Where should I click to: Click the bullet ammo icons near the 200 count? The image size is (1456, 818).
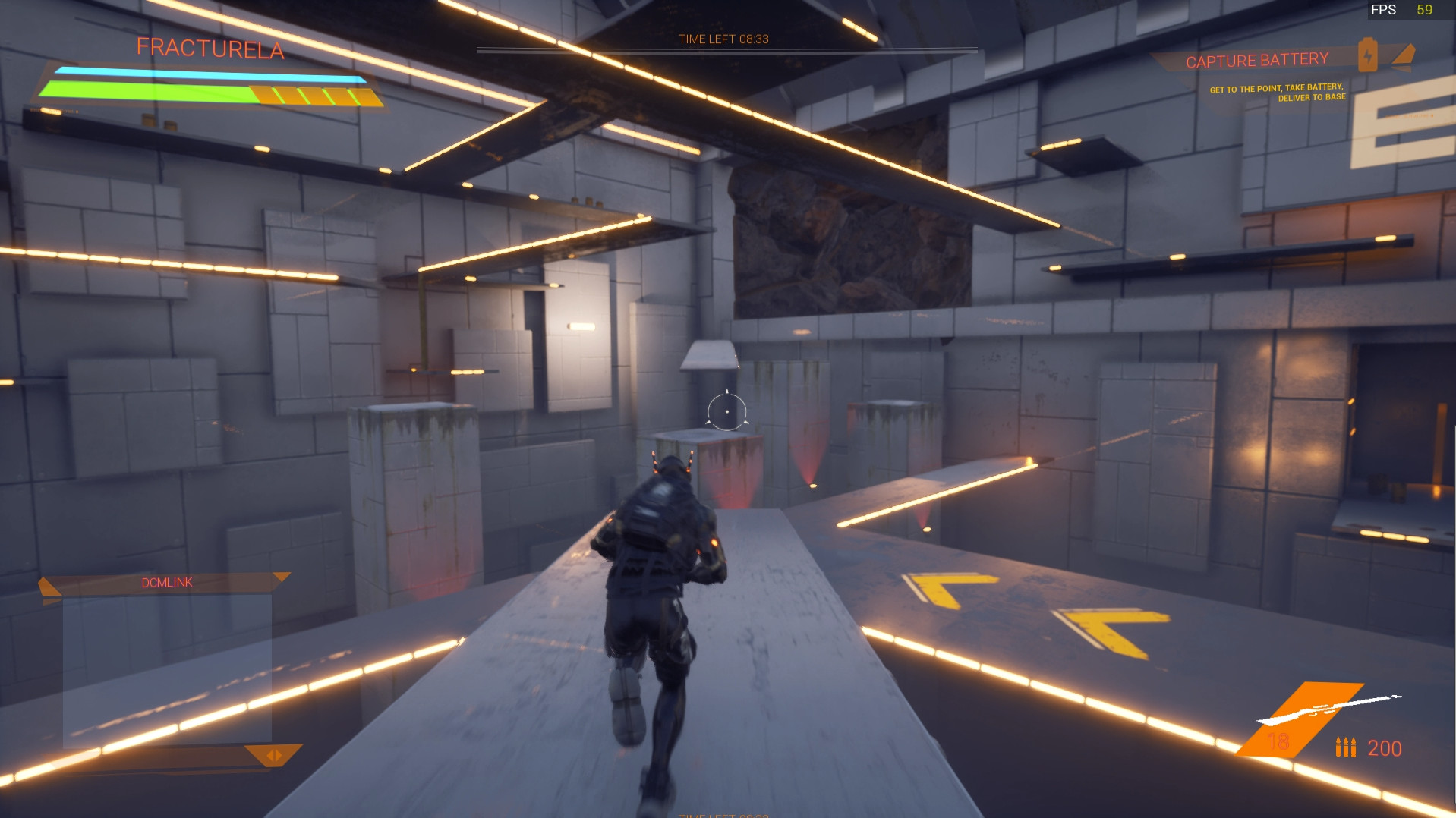pyautogui.click(x=1346, y=747)
